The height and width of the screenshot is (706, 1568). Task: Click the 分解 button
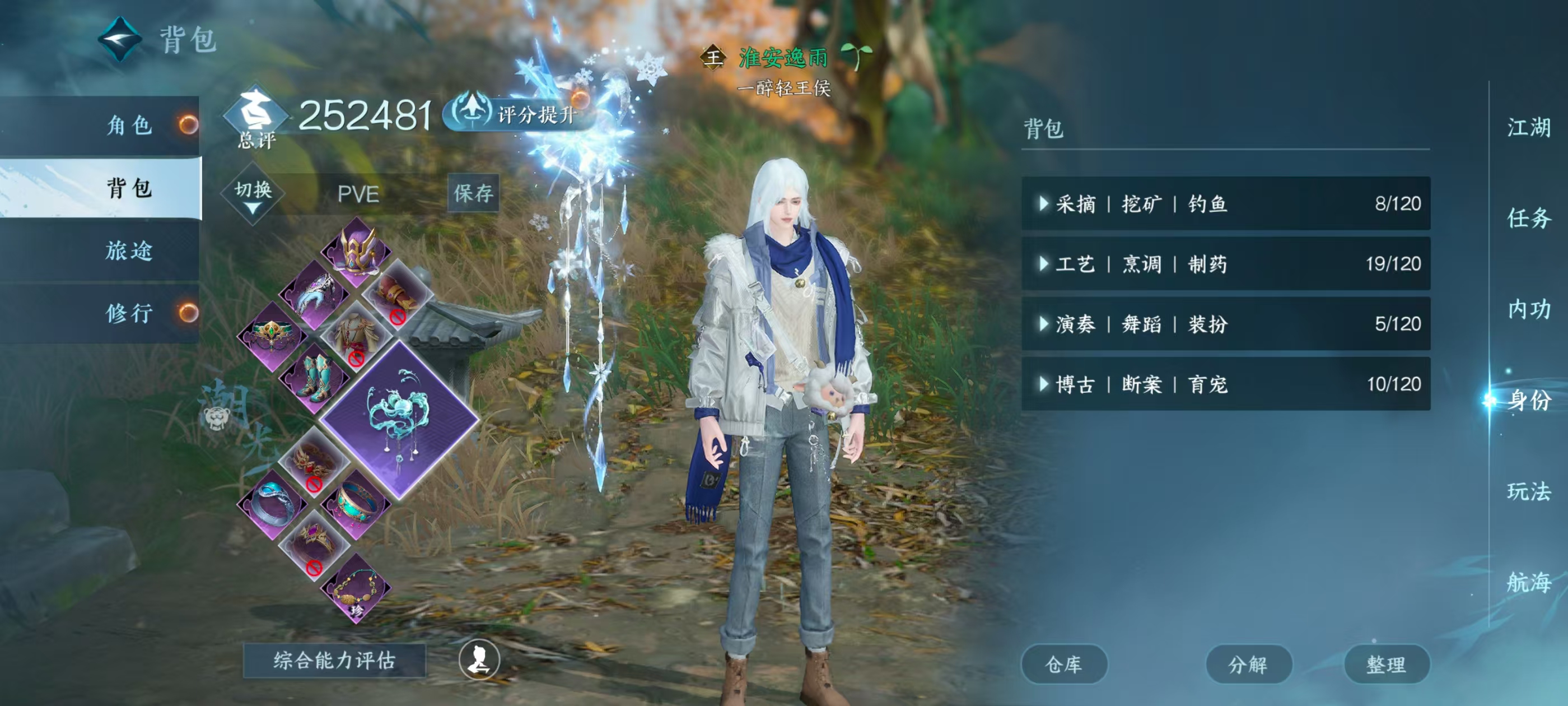coord(1248,664)
